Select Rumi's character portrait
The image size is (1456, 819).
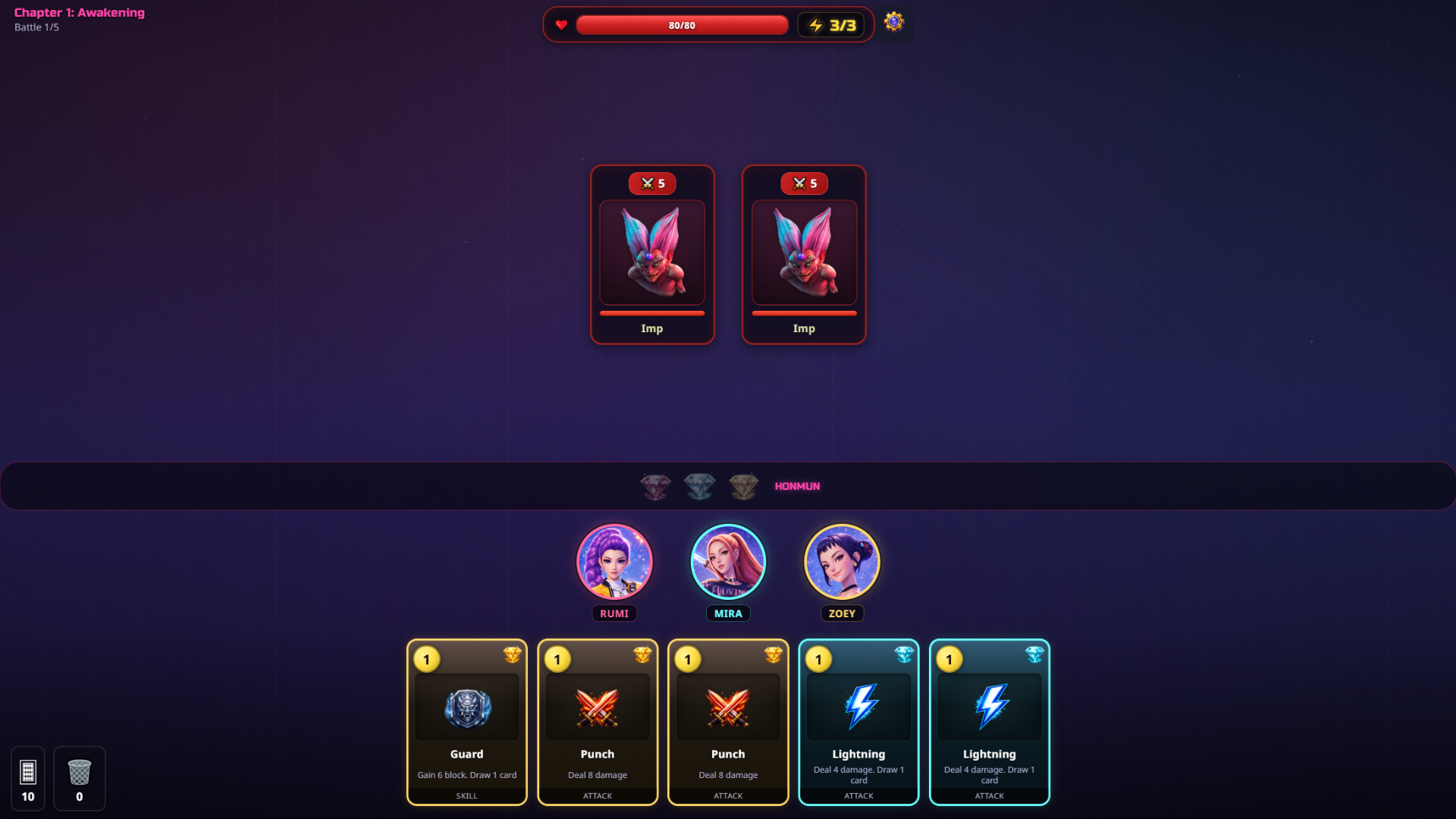click(x=614, y=562)
